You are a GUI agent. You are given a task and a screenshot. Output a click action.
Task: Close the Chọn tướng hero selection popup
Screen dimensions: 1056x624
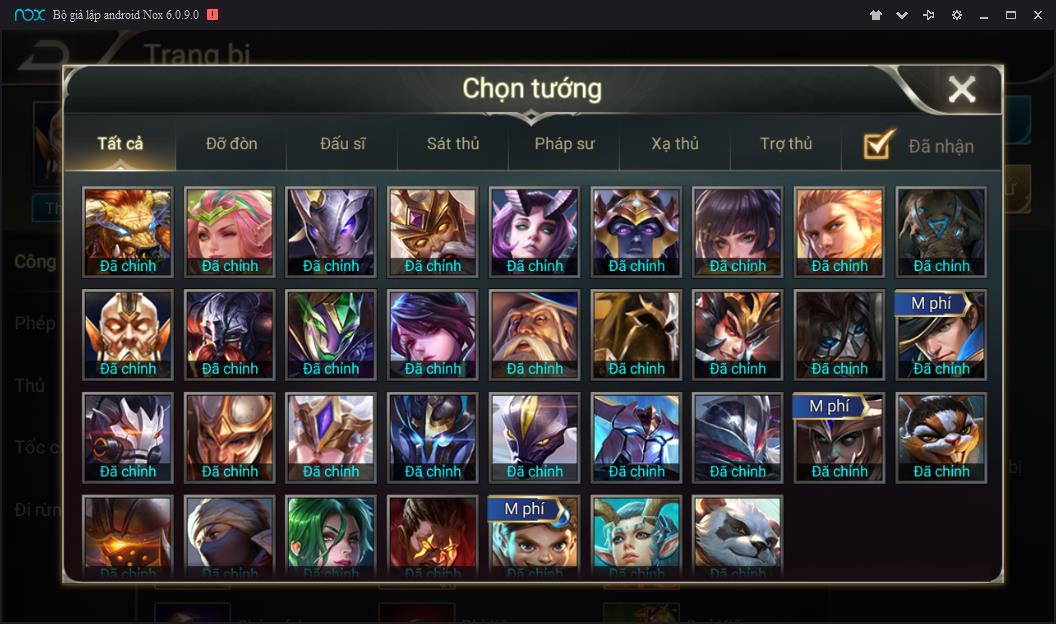tap(961, 90)
